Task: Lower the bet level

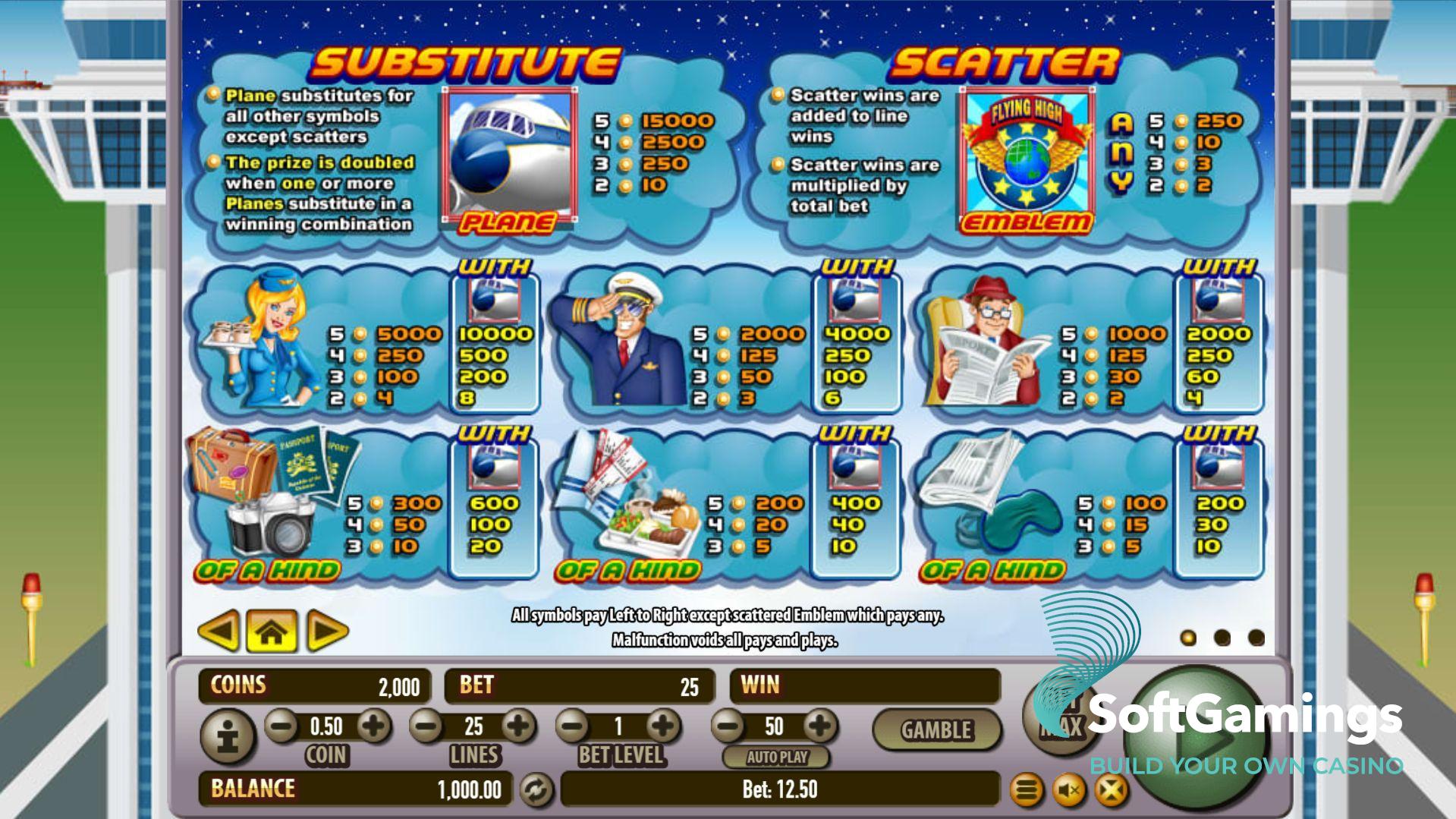Action: (x=574, y=726)
